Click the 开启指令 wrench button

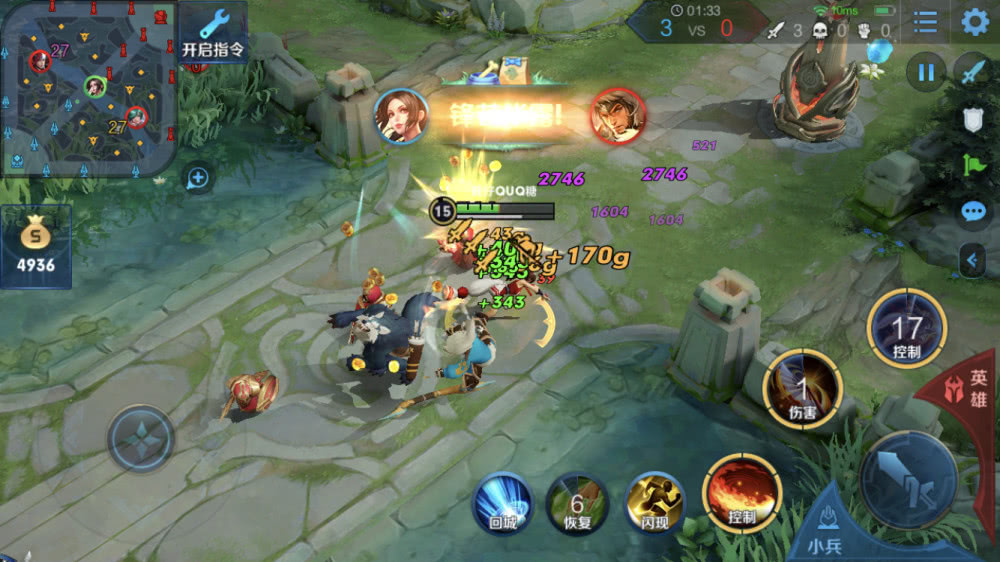click(x=213, y=33)
